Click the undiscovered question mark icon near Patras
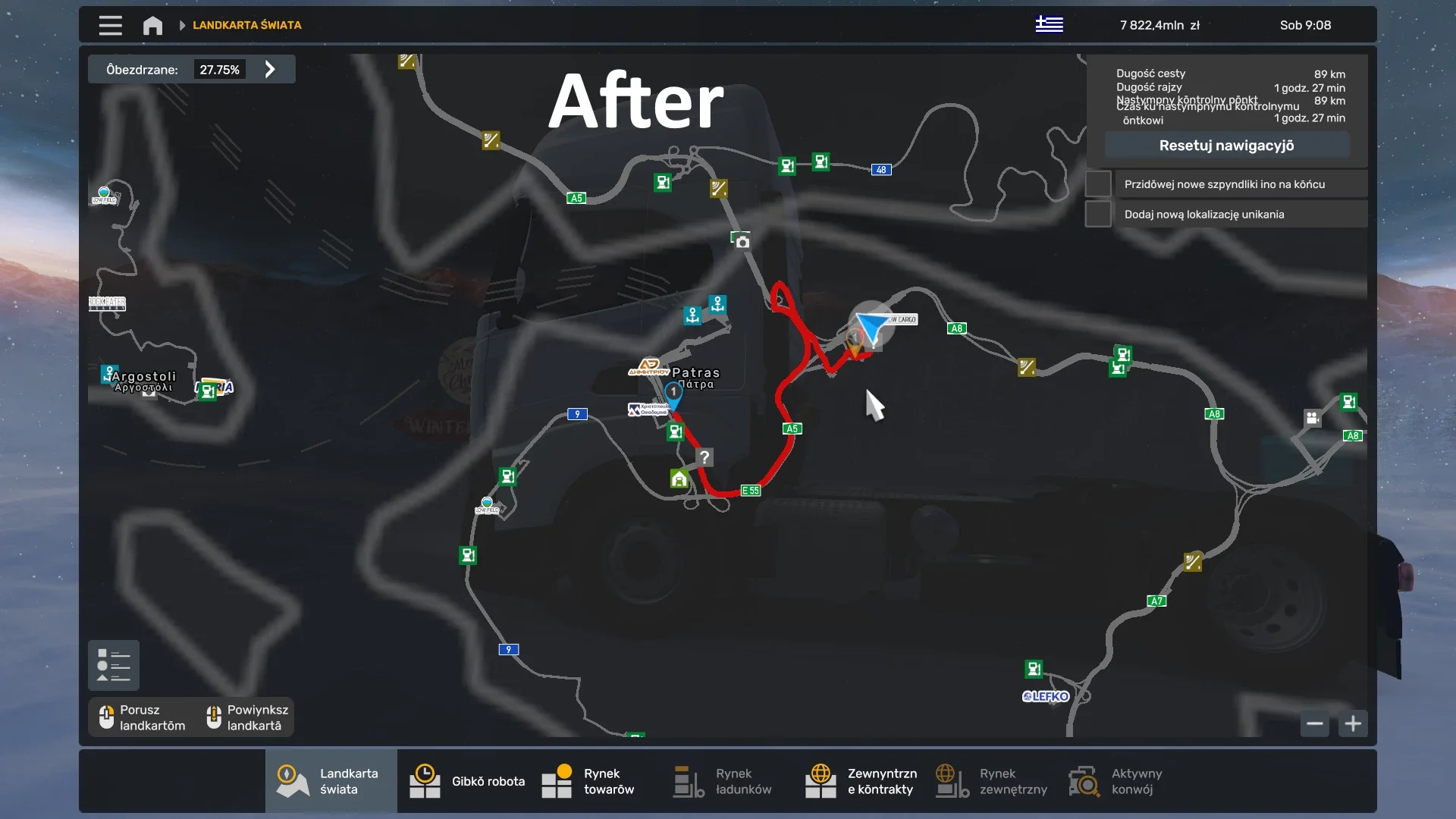Screen dimensions: 1456x819 pyautogui.click(x=706, y=457)
